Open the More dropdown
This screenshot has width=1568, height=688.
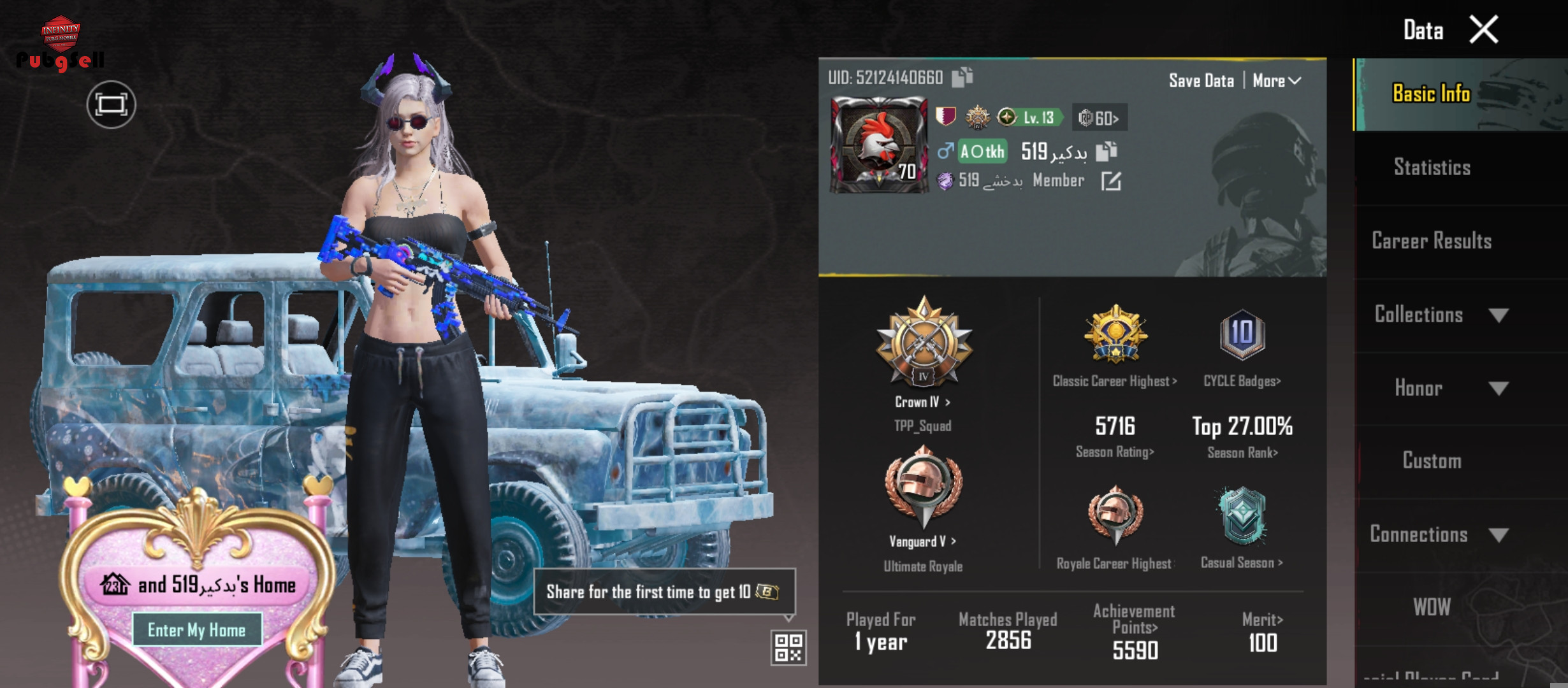(x=1276, y=81)
